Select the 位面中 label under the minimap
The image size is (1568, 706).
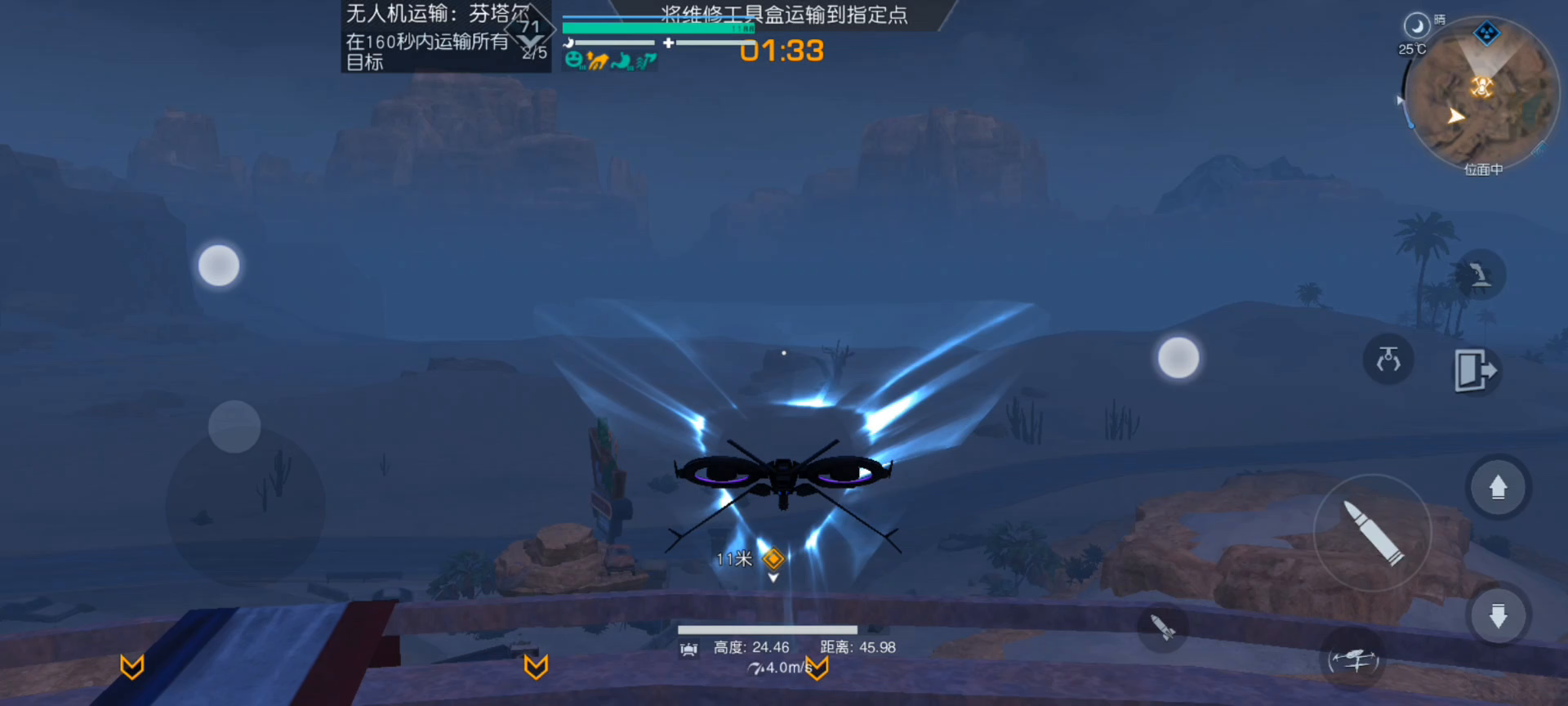point(1484,169)
